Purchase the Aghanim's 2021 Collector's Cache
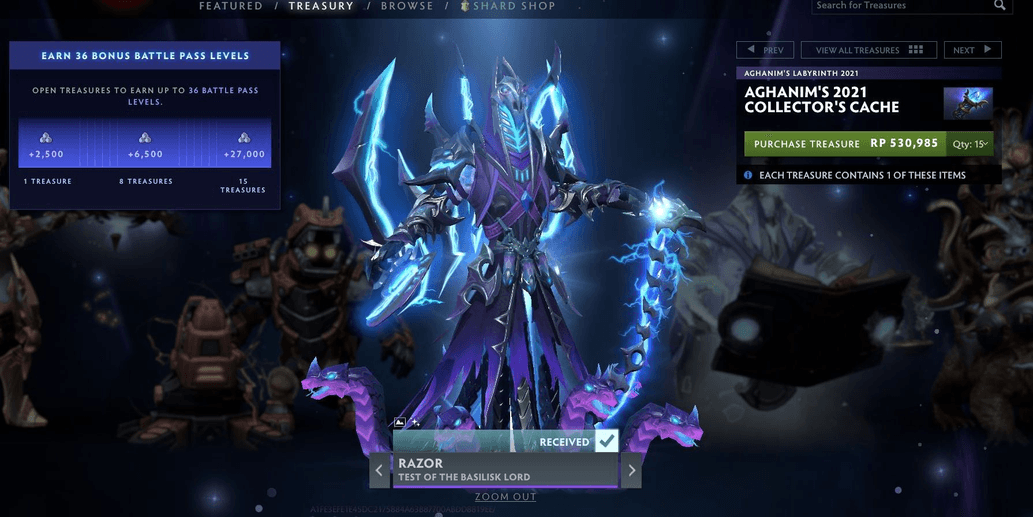The height and width of the screenshot is (517, 1033). [845, 143]
